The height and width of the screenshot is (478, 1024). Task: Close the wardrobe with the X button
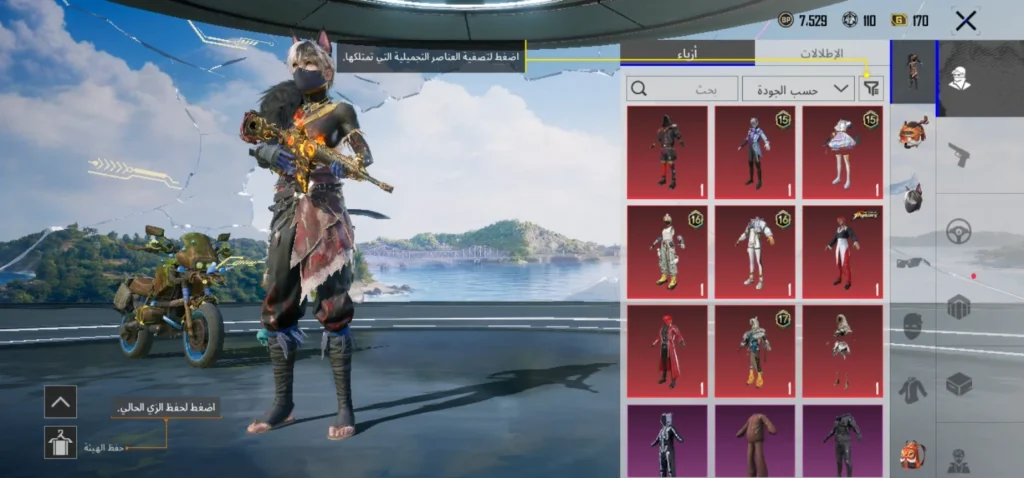tap(965, 20)
